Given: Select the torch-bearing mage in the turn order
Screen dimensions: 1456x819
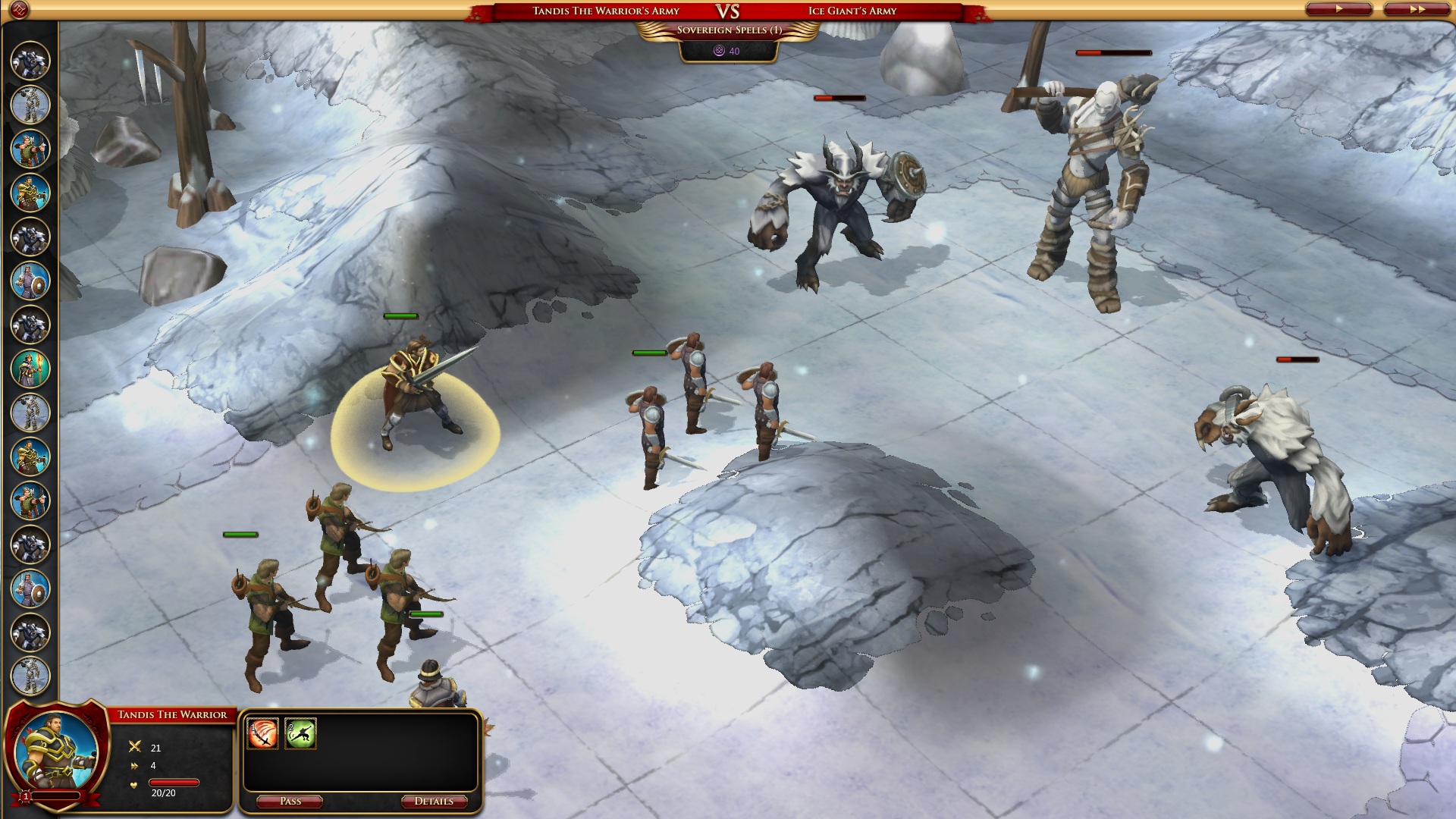Looking at the screenshot, I should [x=30, y=369].
